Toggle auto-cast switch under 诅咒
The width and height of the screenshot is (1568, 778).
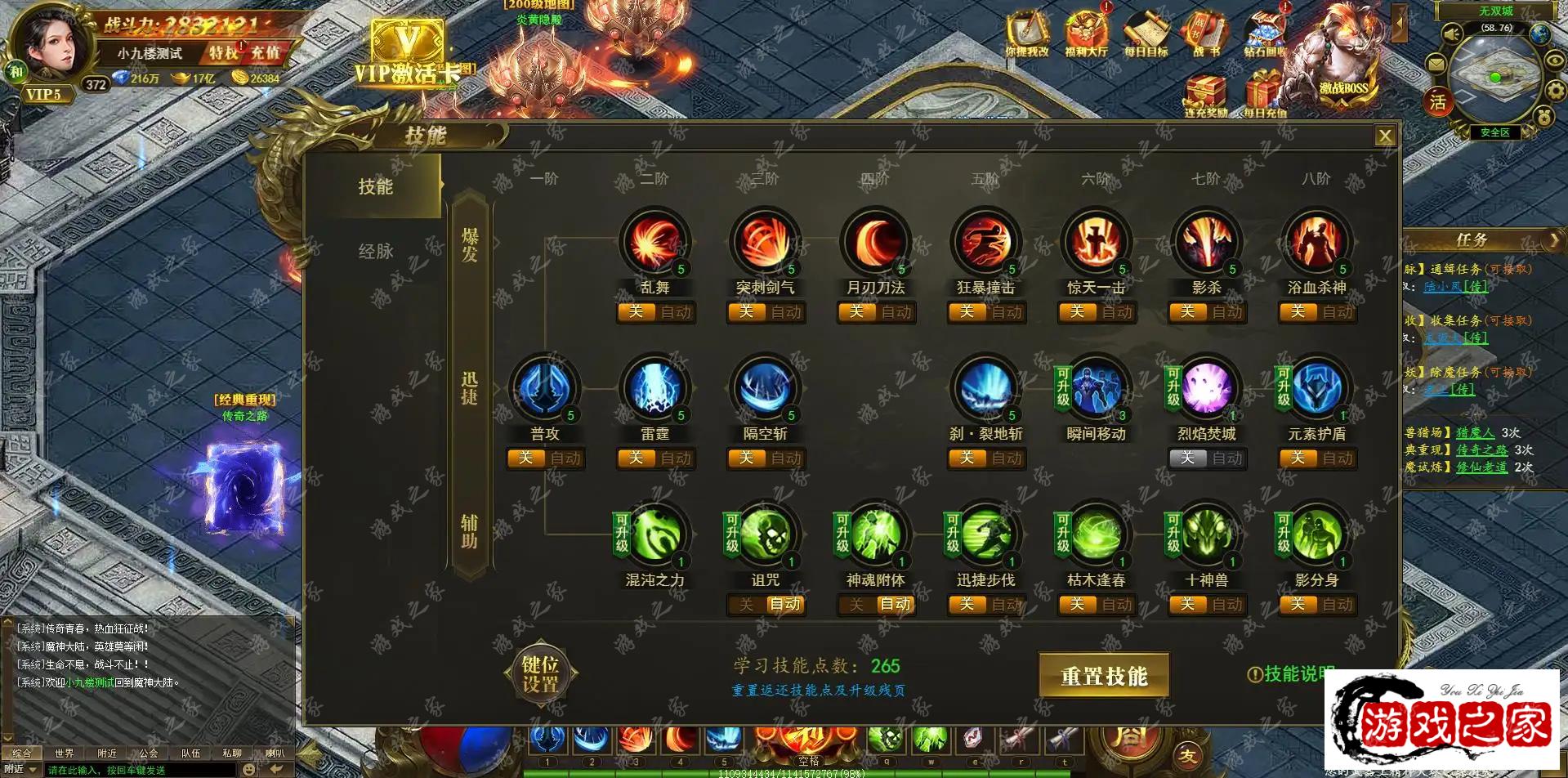pos(766,605)
